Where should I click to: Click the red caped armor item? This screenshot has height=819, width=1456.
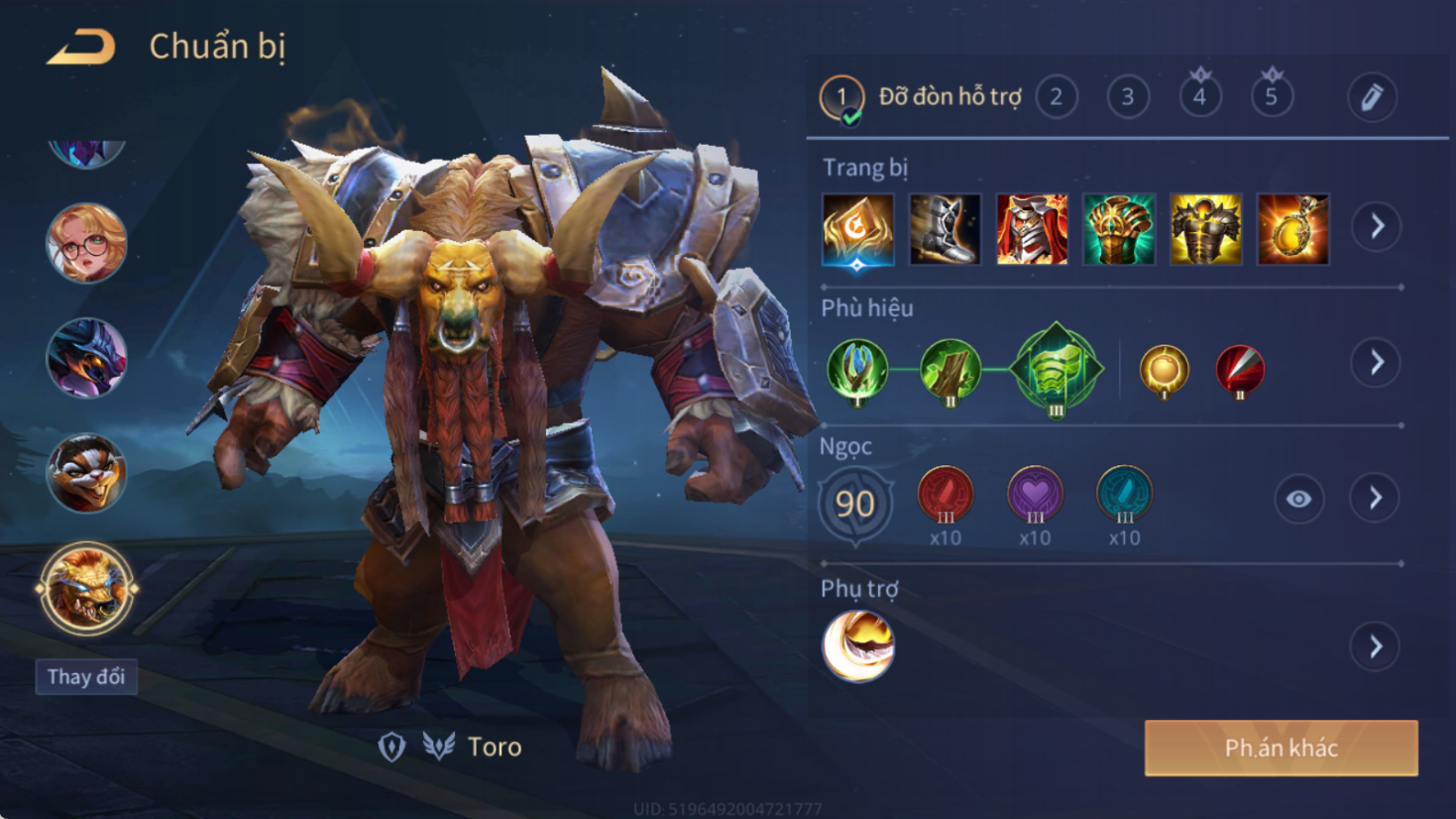(1032, 229)
